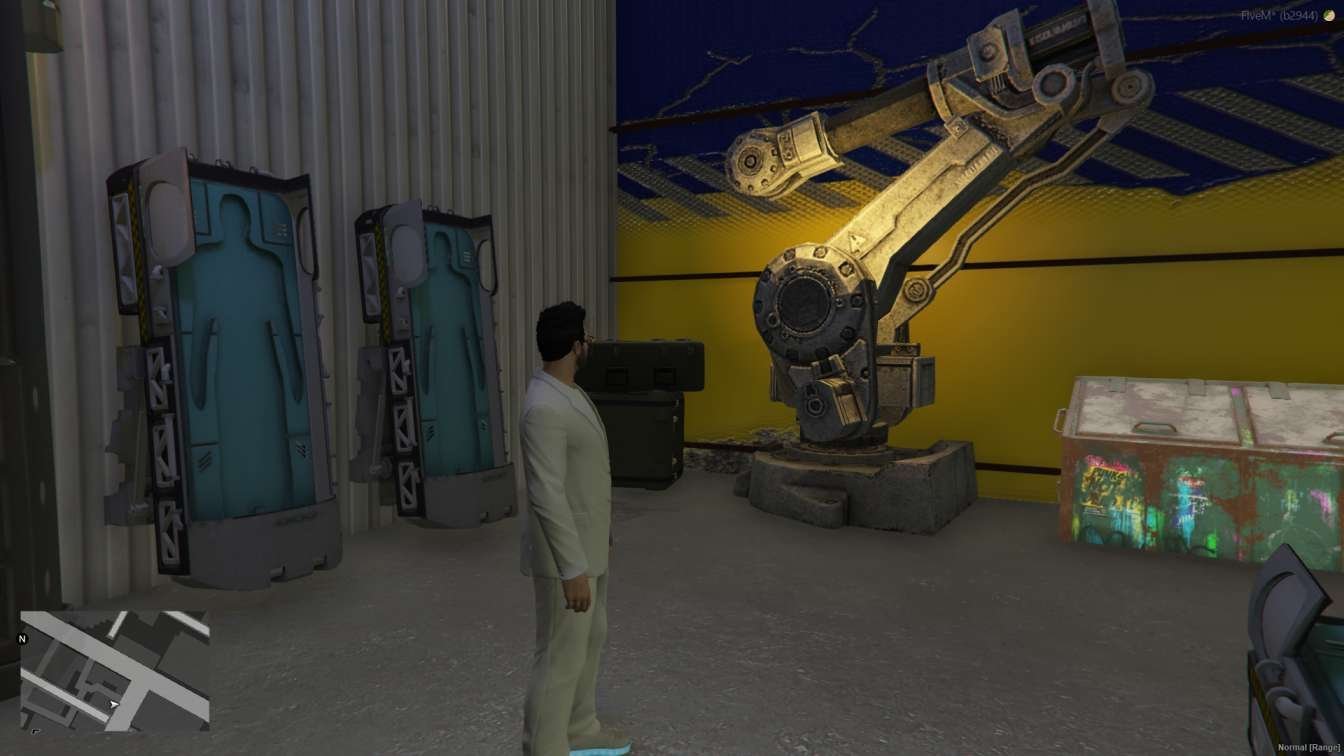Click the minimap in the corner
The width and height of the screenshot is (1344, 756).
[x=115, y=670]
